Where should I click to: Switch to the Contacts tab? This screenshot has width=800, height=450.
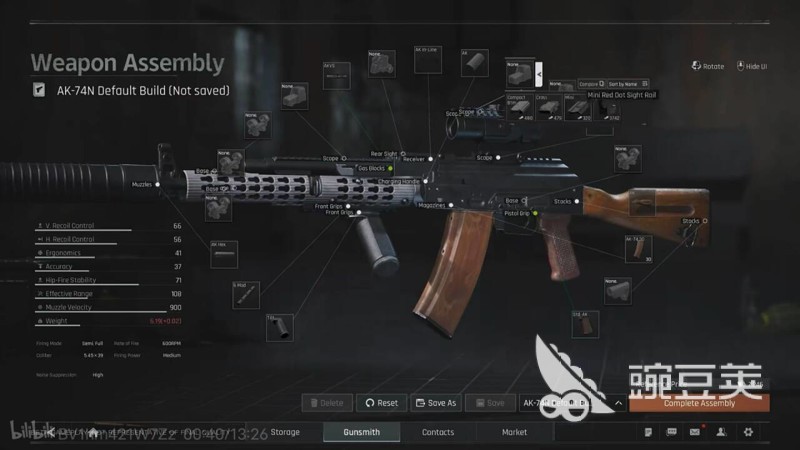pos(438,432)
